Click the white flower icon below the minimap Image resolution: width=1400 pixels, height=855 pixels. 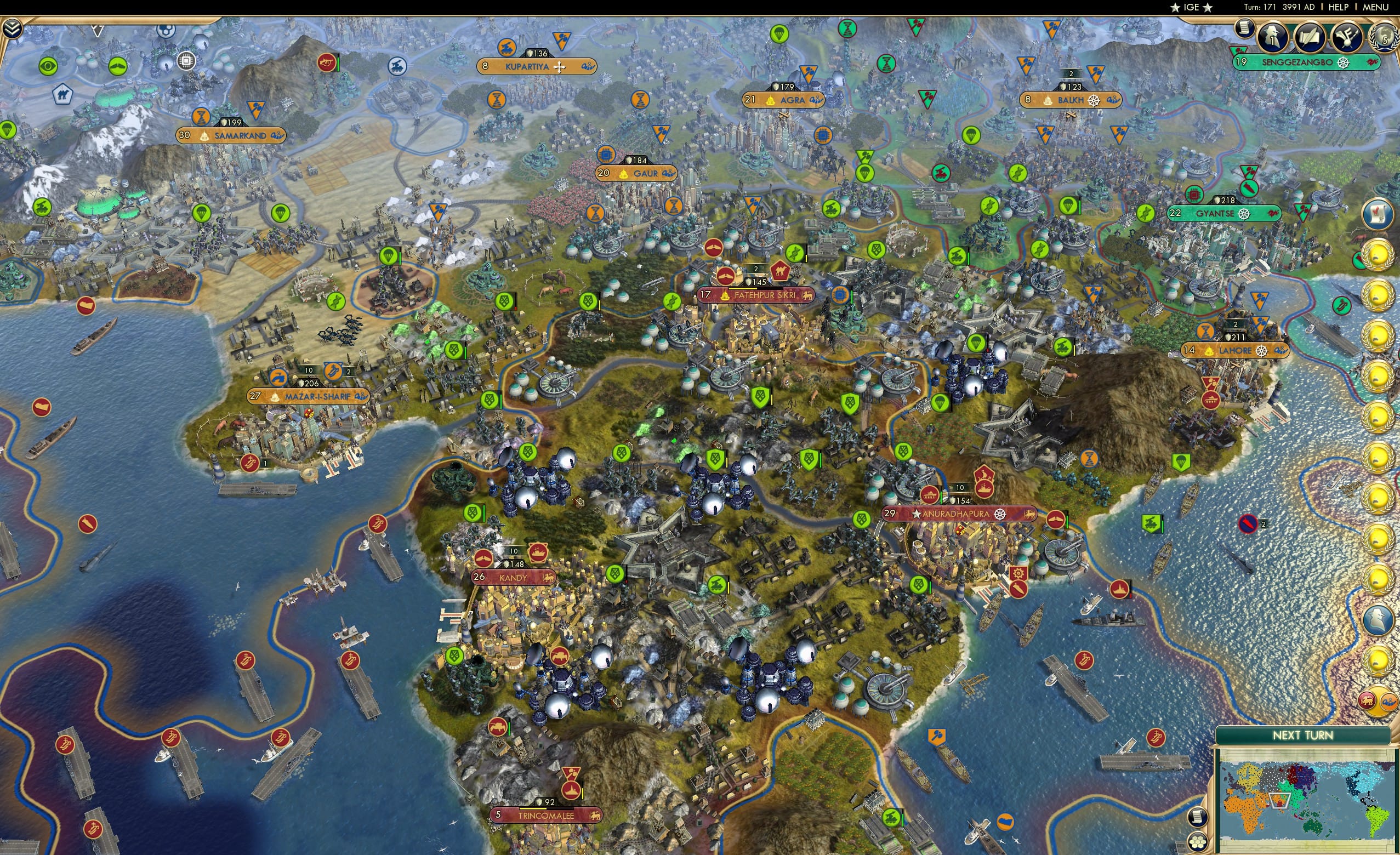1198,843
